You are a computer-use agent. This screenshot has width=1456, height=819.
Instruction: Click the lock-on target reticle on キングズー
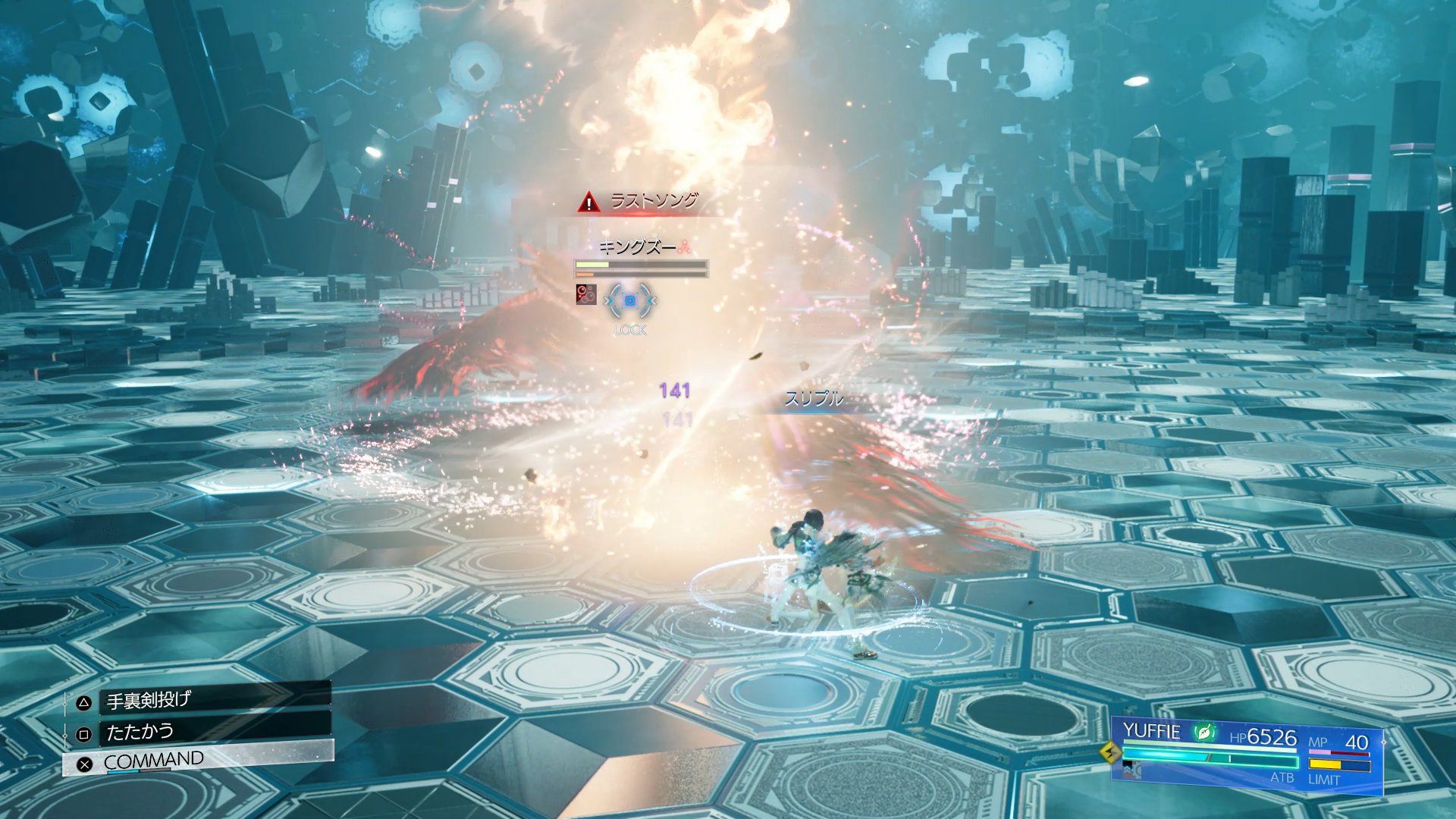[629, 301]
